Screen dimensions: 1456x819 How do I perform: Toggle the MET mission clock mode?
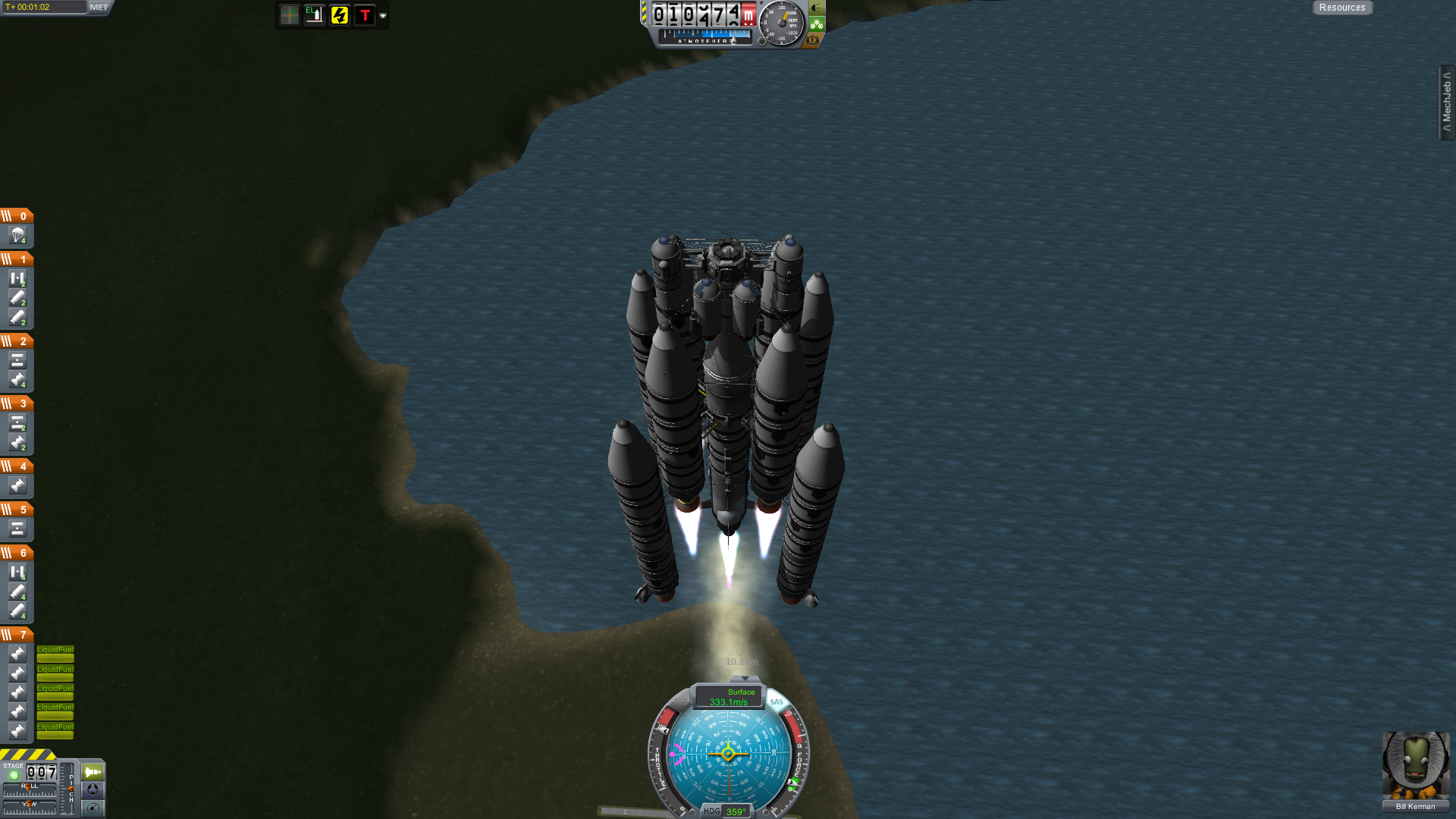(x=99, y=8)
